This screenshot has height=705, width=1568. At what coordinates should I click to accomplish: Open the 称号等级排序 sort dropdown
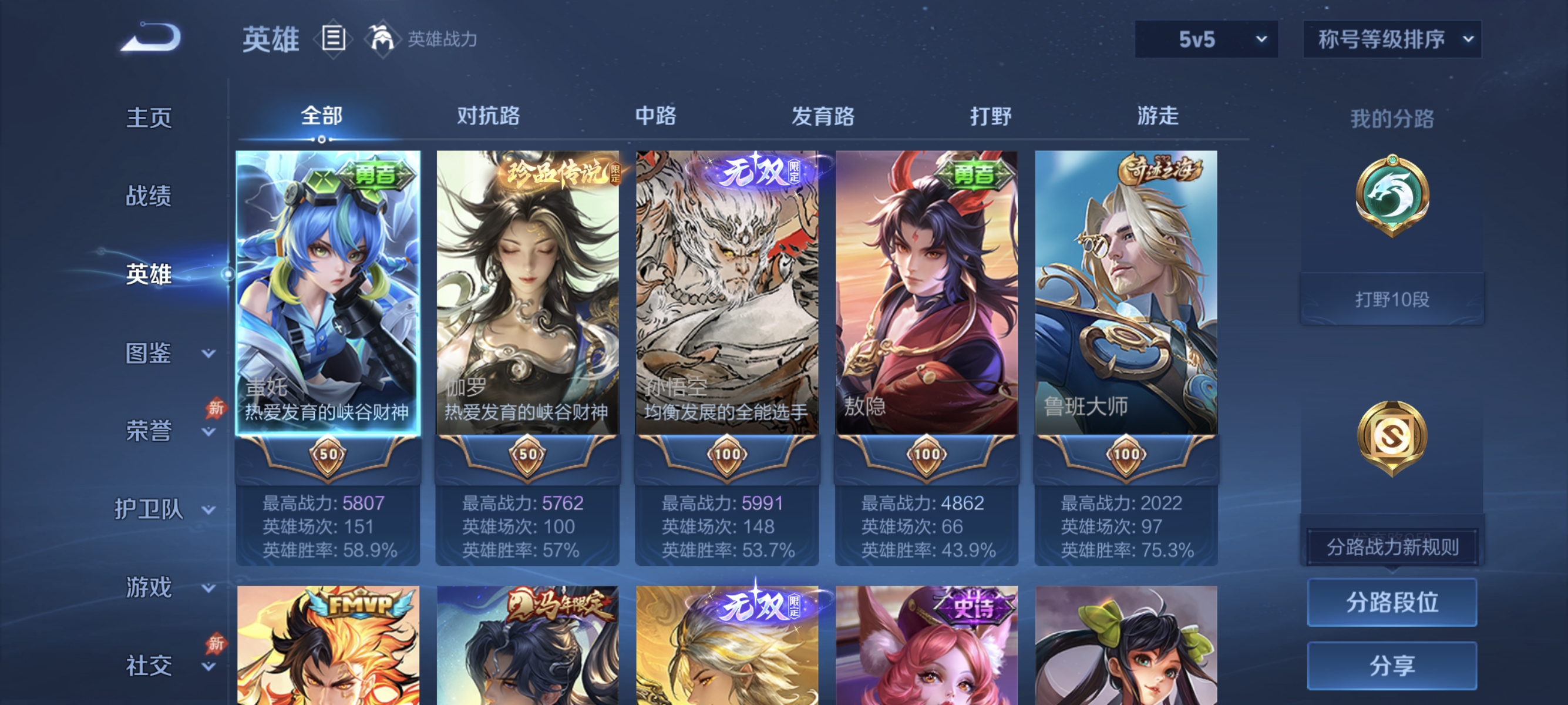(1392, 38)
